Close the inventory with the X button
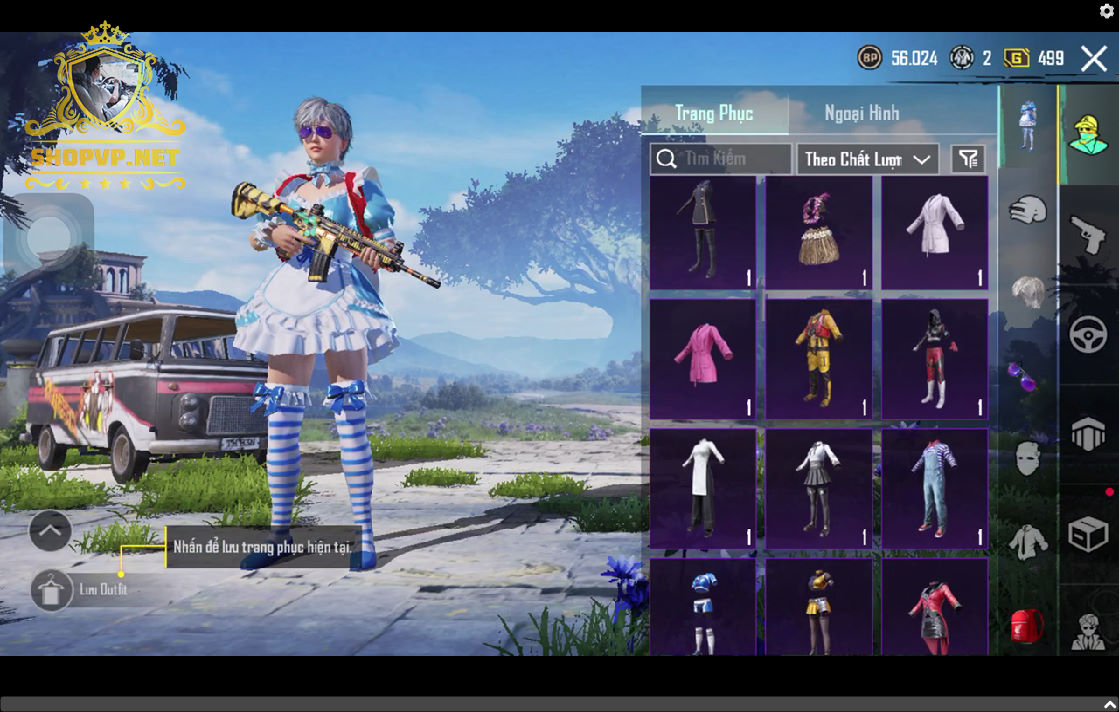This screenshot has height=712, width=1119. tap(1093, 58)
